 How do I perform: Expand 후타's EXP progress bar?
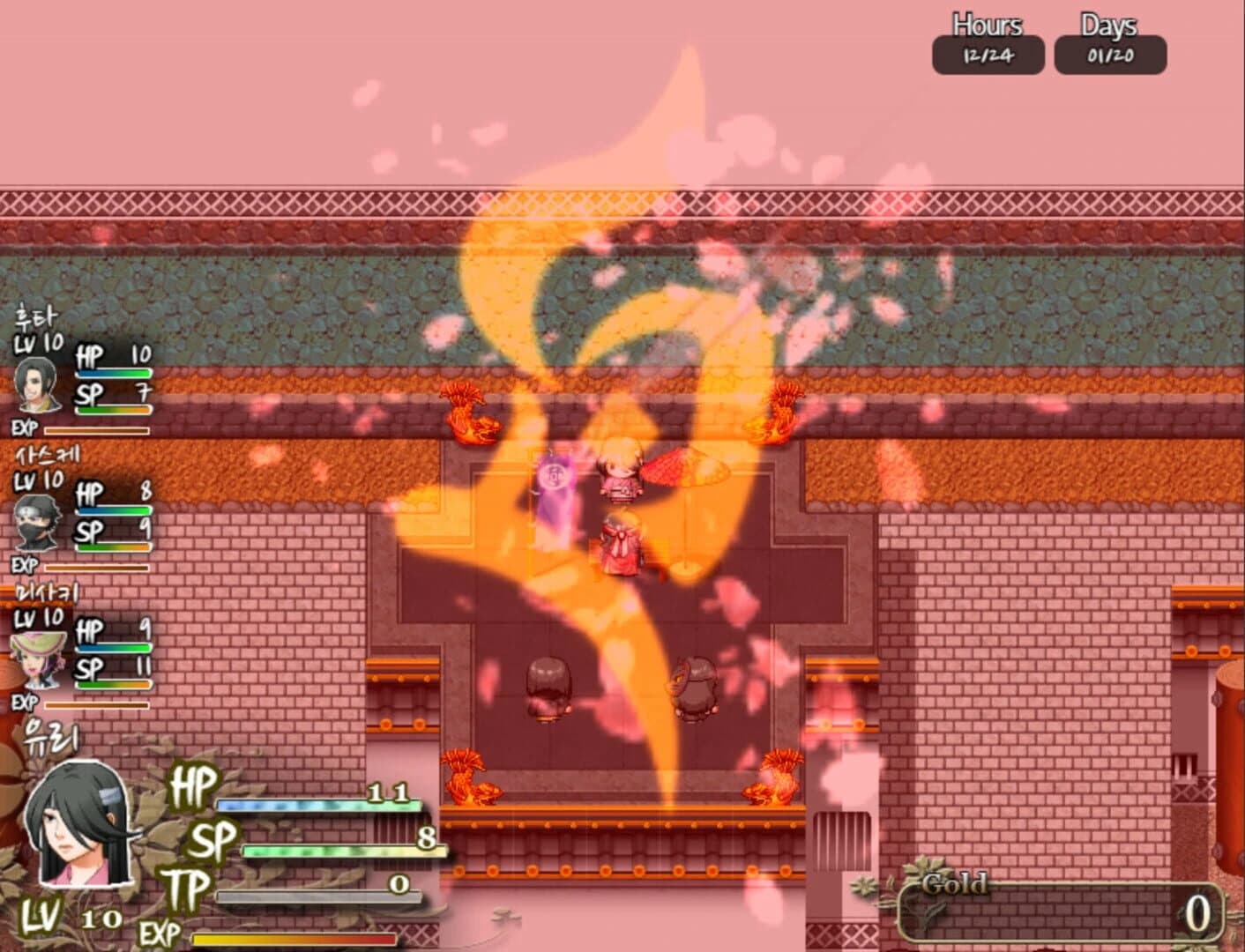(x=97, y=429)
